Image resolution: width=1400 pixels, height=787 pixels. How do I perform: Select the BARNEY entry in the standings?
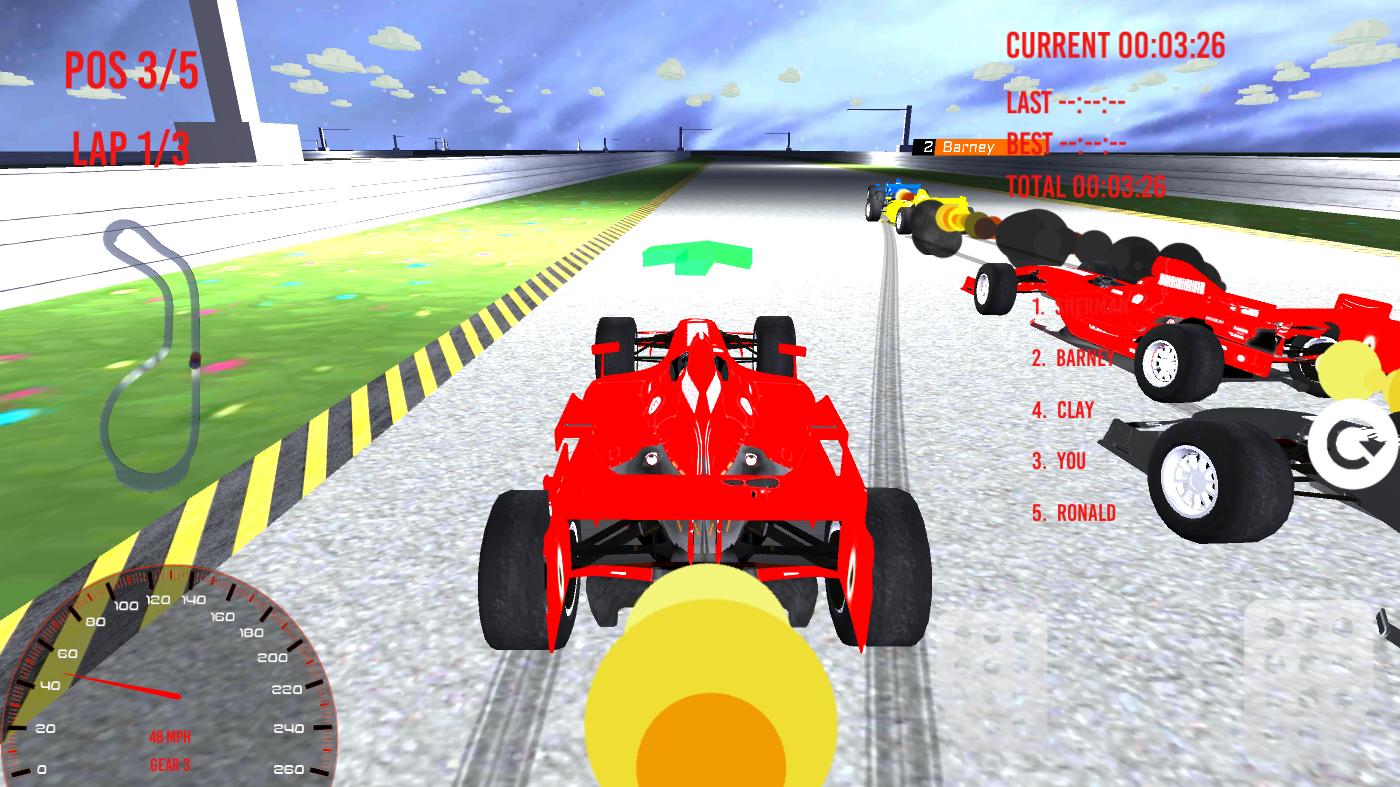coord(1073,357)
